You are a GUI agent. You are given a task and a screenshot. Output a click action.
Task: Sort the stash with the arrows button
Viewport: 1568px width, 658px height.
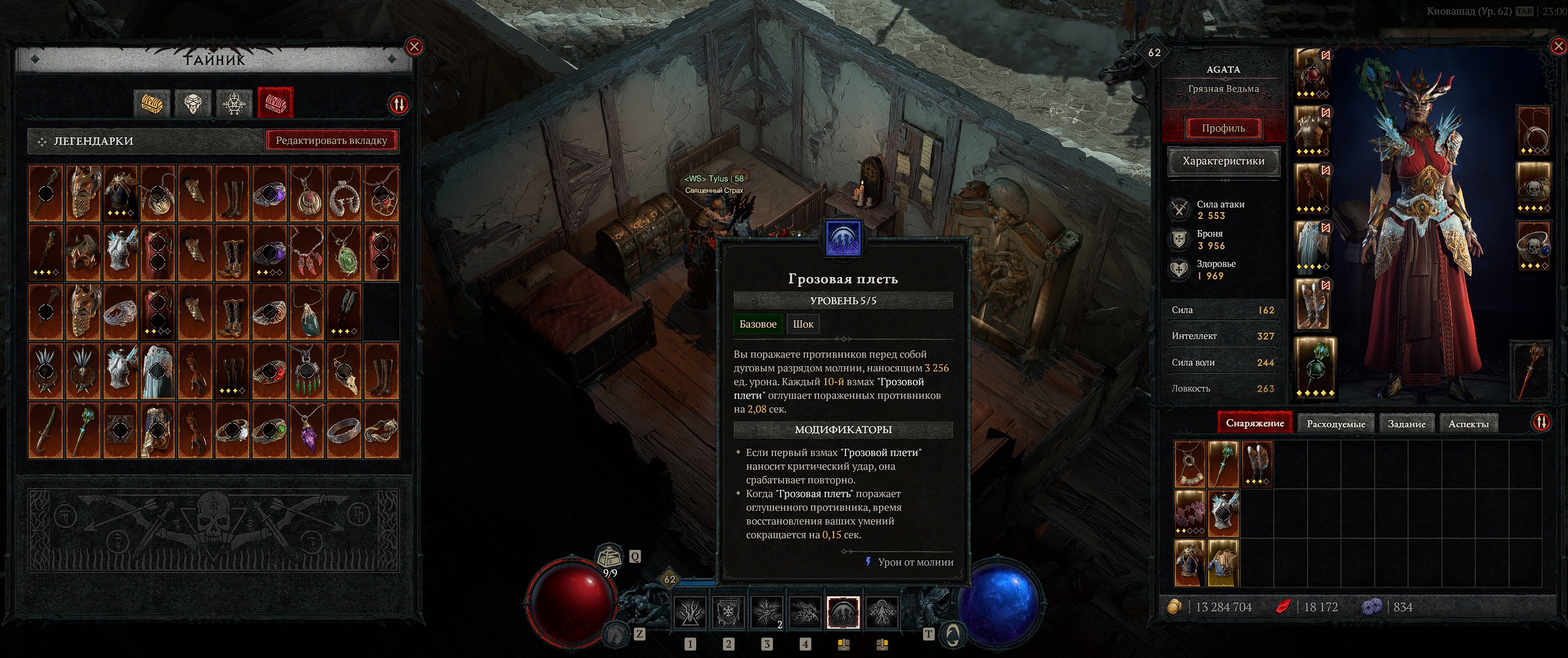coord(399,105)
